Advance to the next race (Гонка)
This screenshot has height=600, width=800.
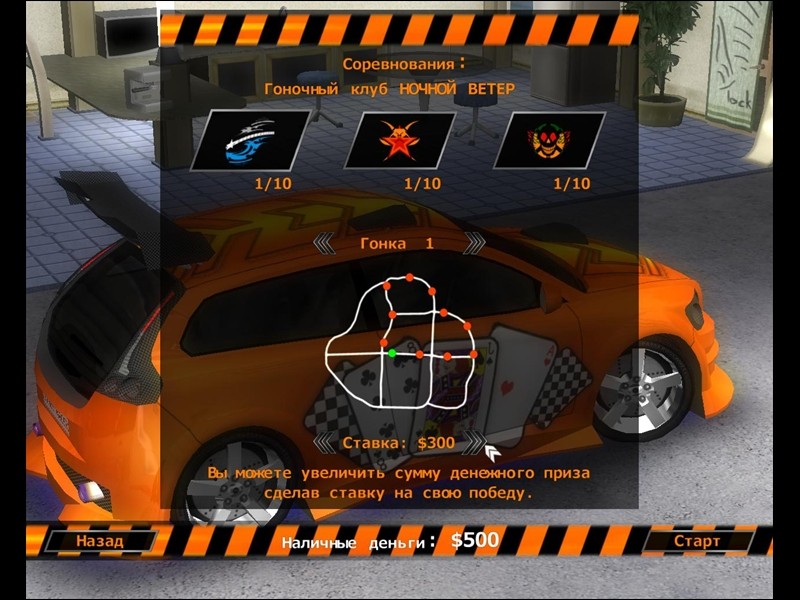click(475, 243)
